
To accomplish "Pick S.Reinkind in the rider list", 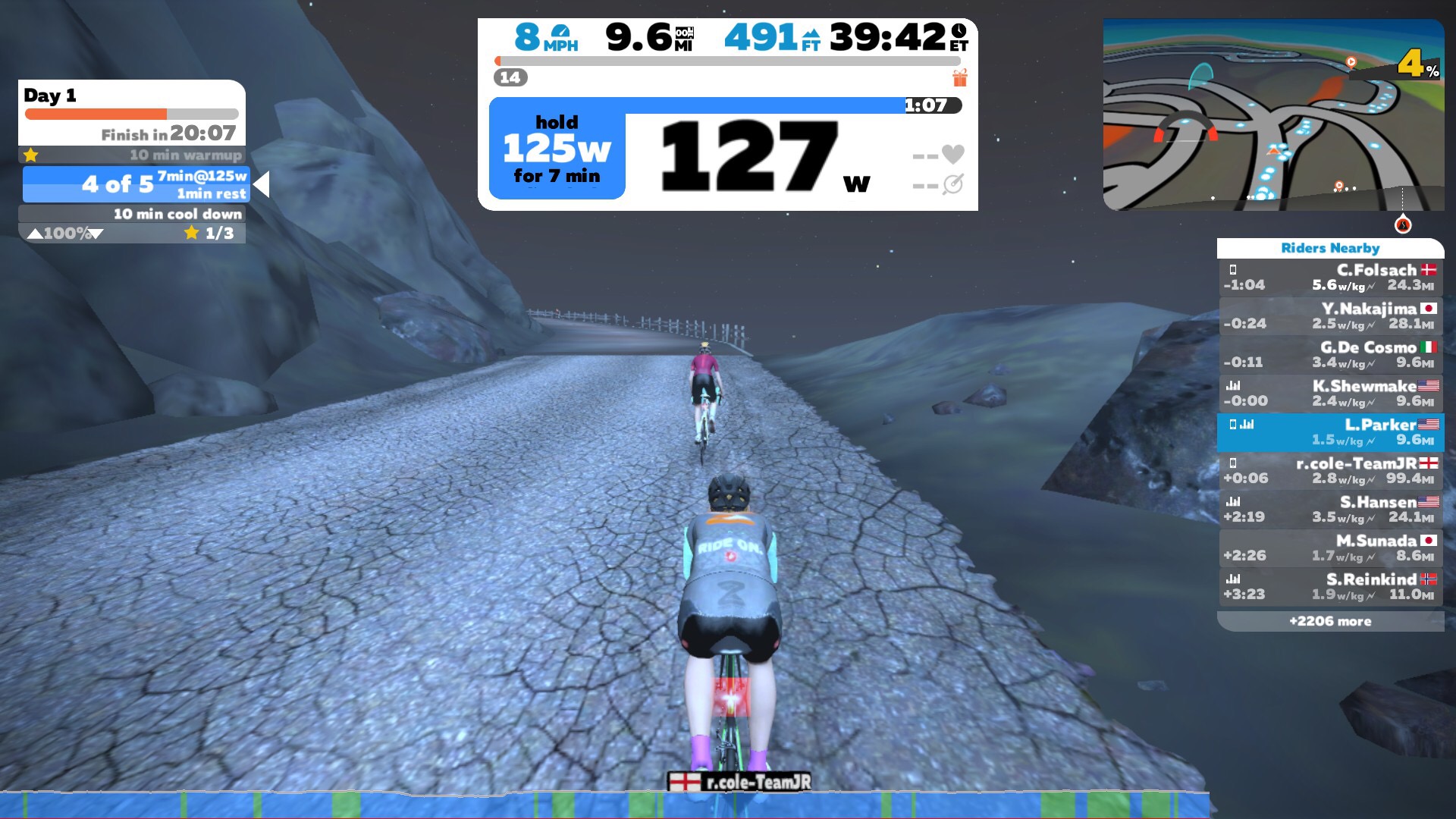I will (1330, 587).
